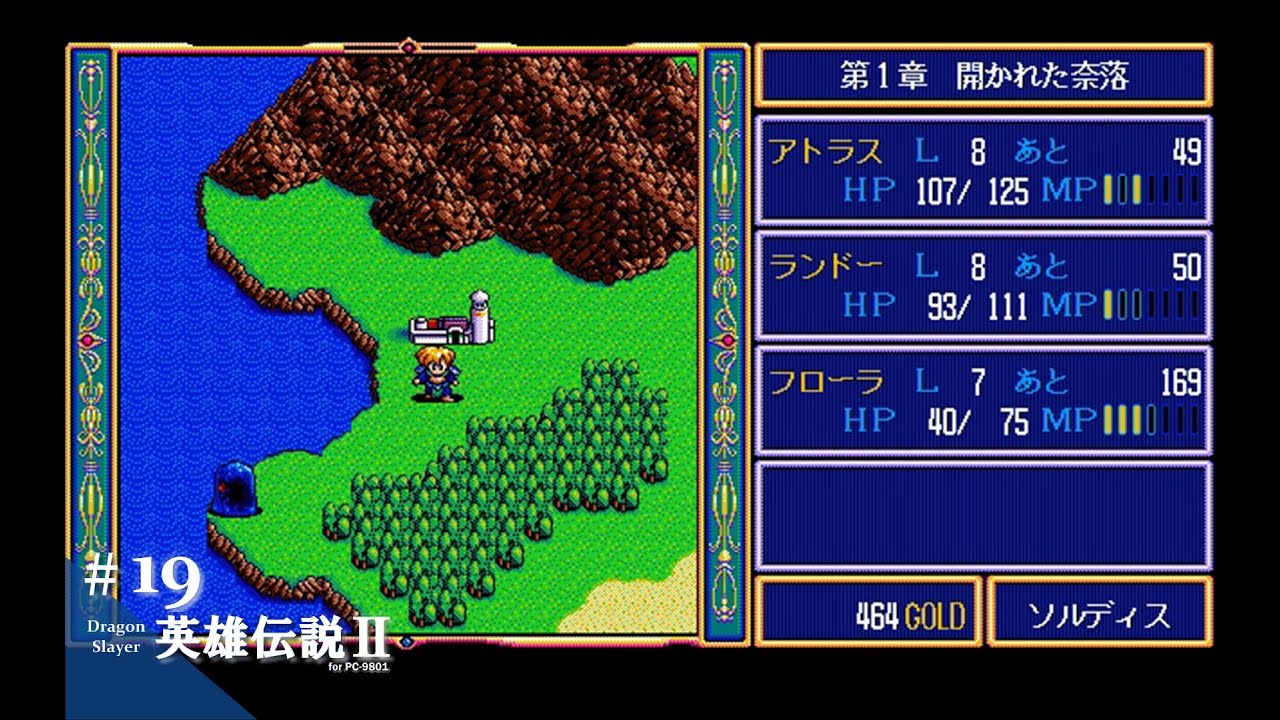Screen dimensions: 1280x720
Task: Toggle ランドー active status by clicking his panel
Action: click(985, 285)
